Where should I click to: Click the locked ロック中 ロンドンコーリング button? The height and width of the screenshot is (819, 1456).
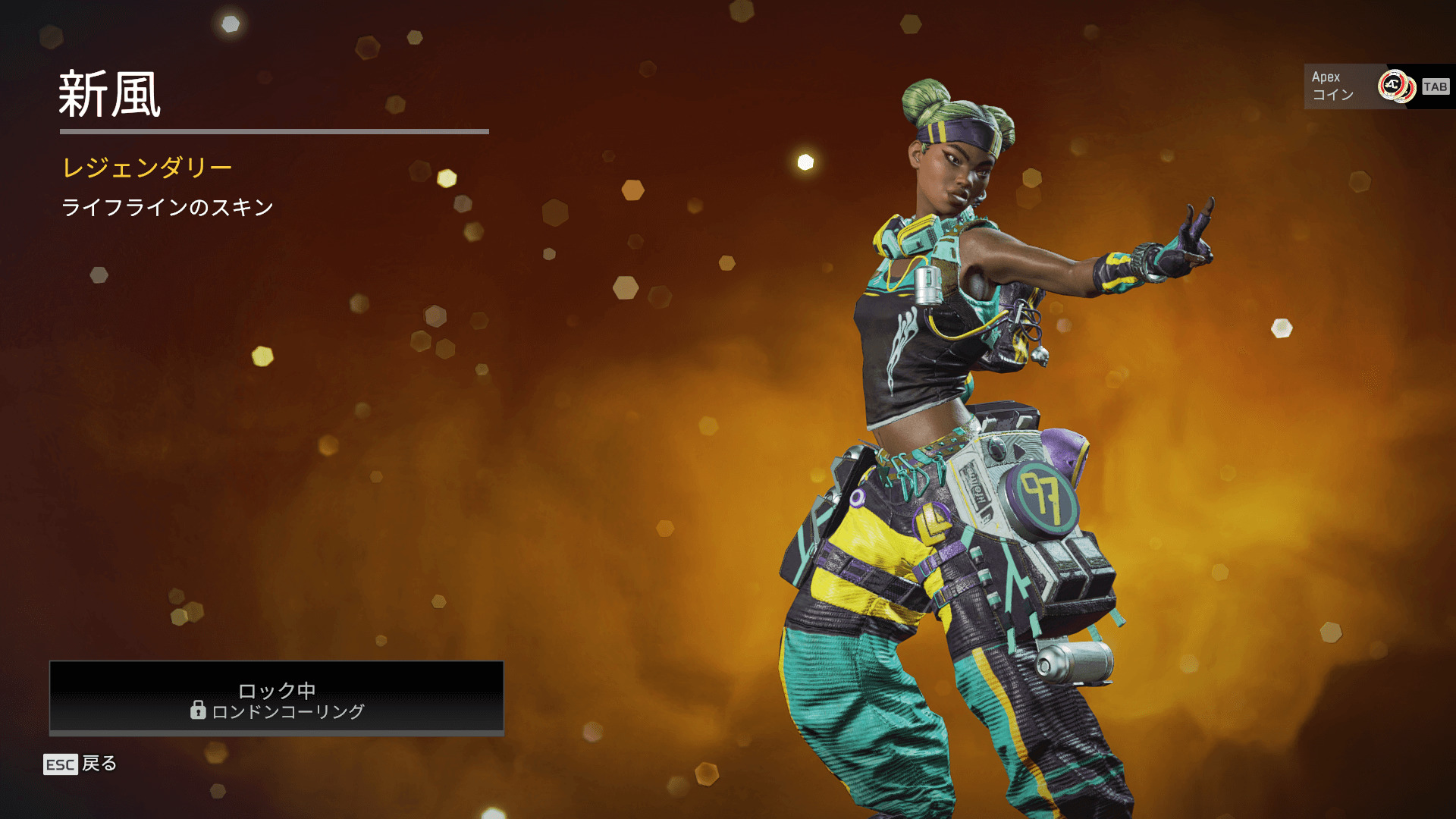(x=276, y=698)
